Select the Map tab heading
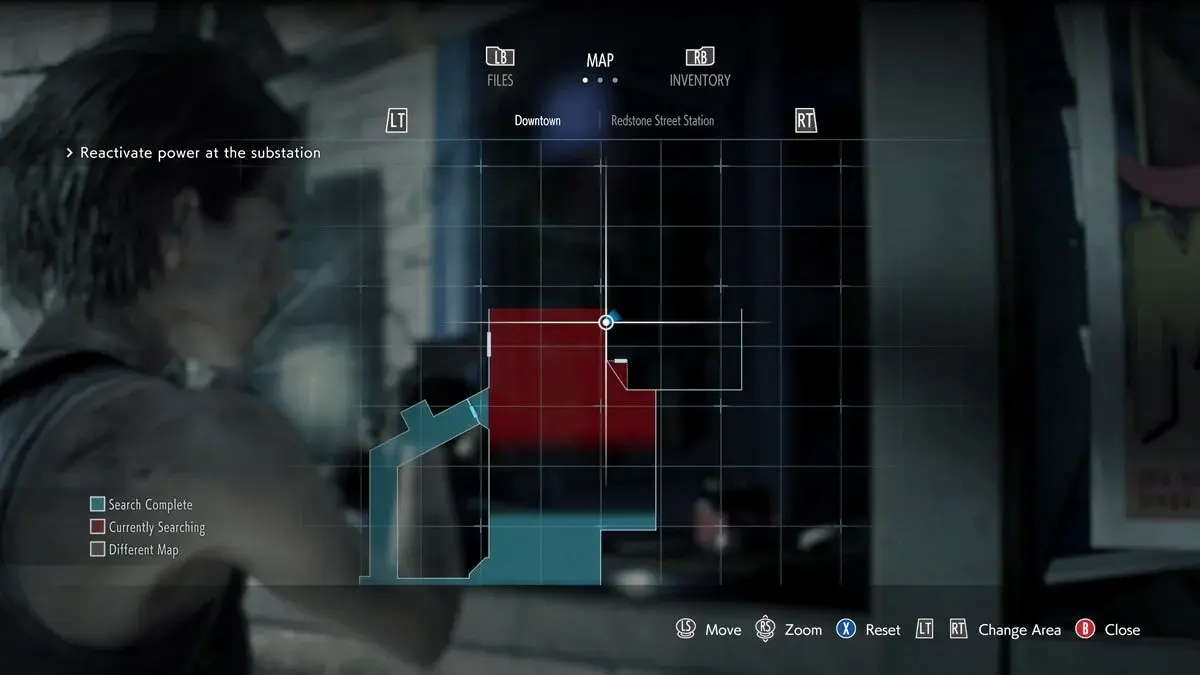Viewport: 1200px width, 675px height. 600,61
